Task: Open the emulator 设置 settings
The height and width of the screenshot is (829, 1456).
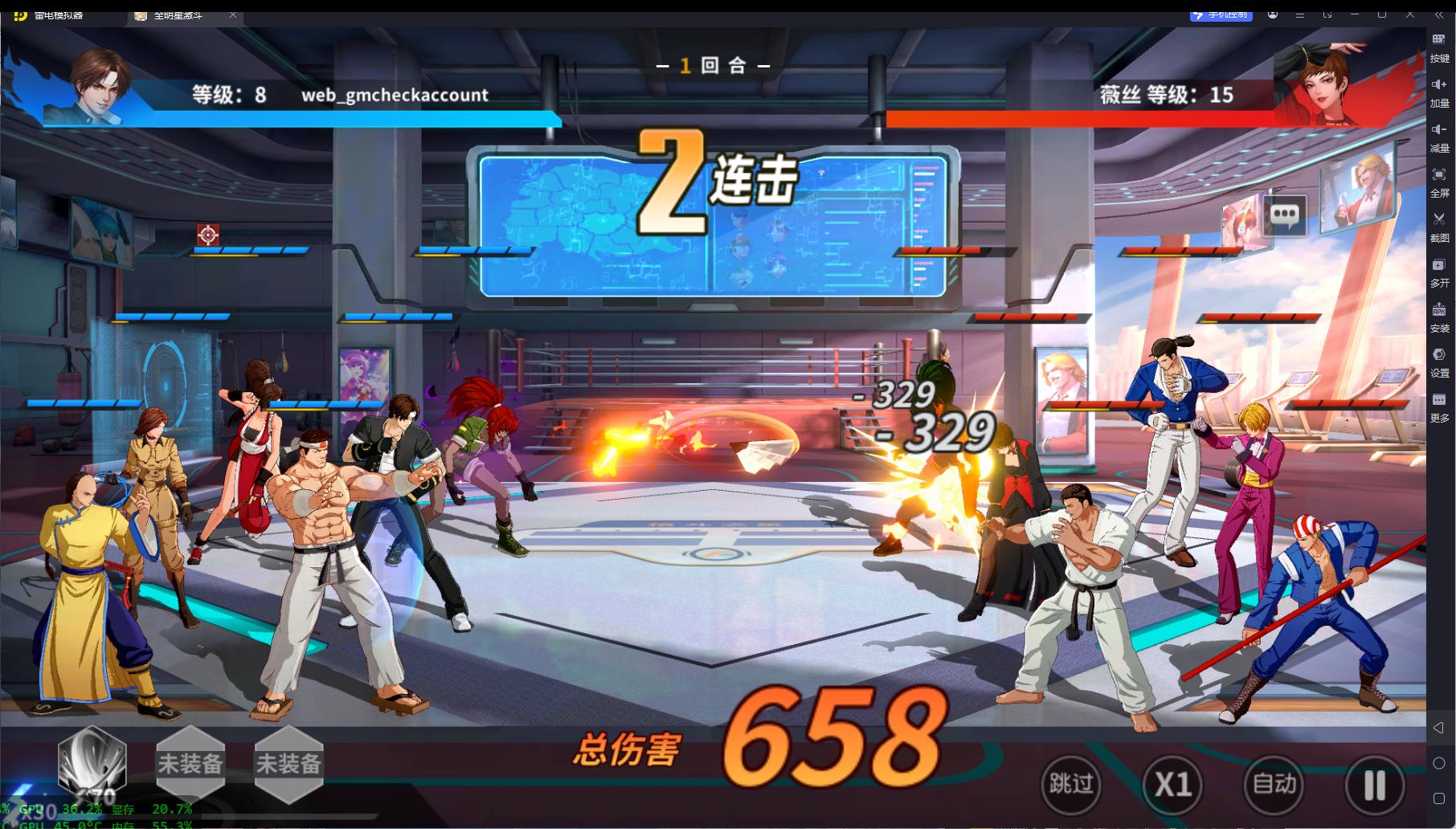Action: [1439, 361]
